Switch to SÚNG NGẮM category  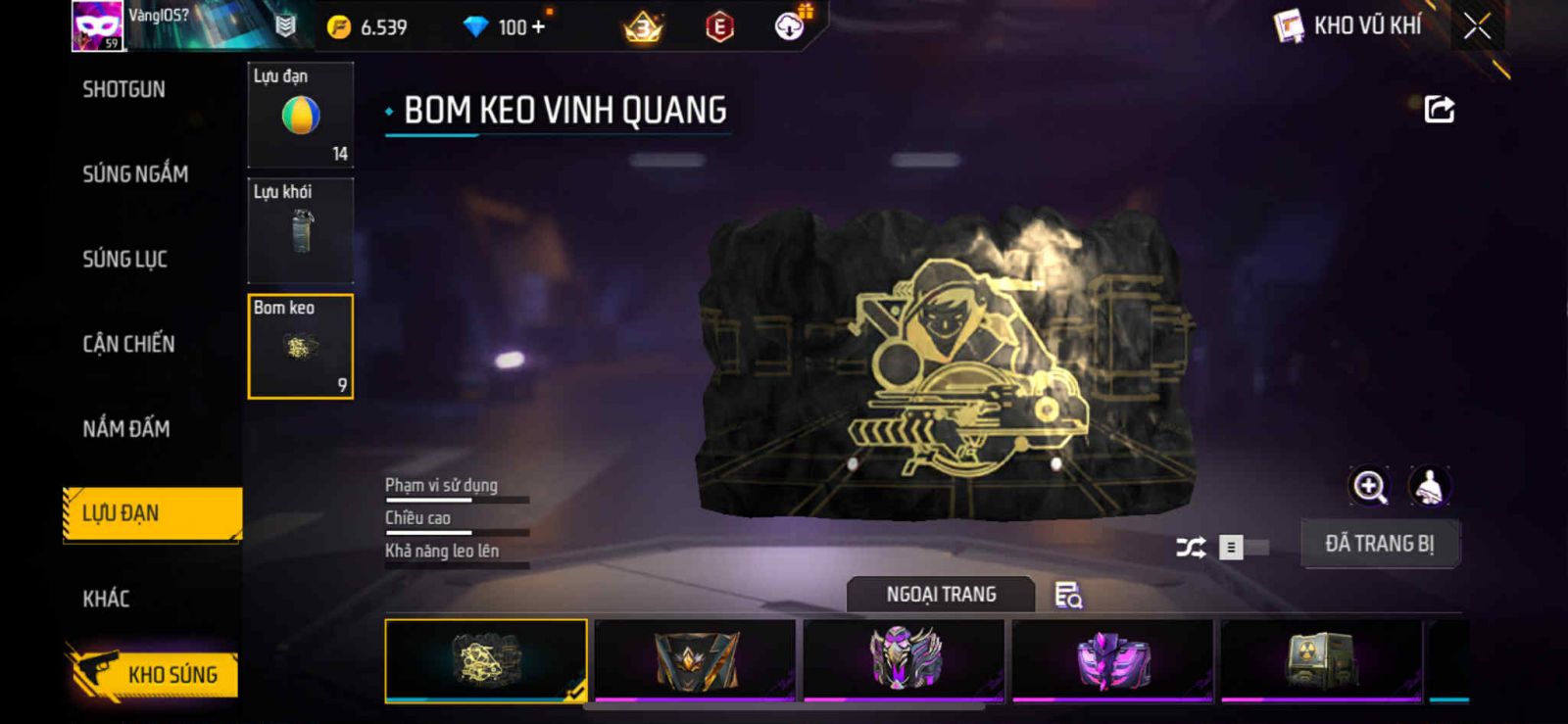[135, 174]
